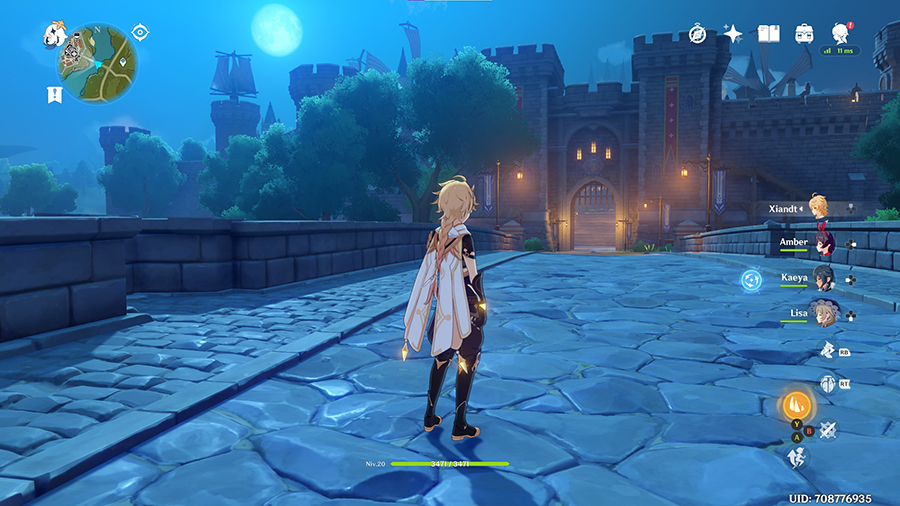Open the character profile head icon
Viewport: 900px width, 506px height.
(841, 32)
